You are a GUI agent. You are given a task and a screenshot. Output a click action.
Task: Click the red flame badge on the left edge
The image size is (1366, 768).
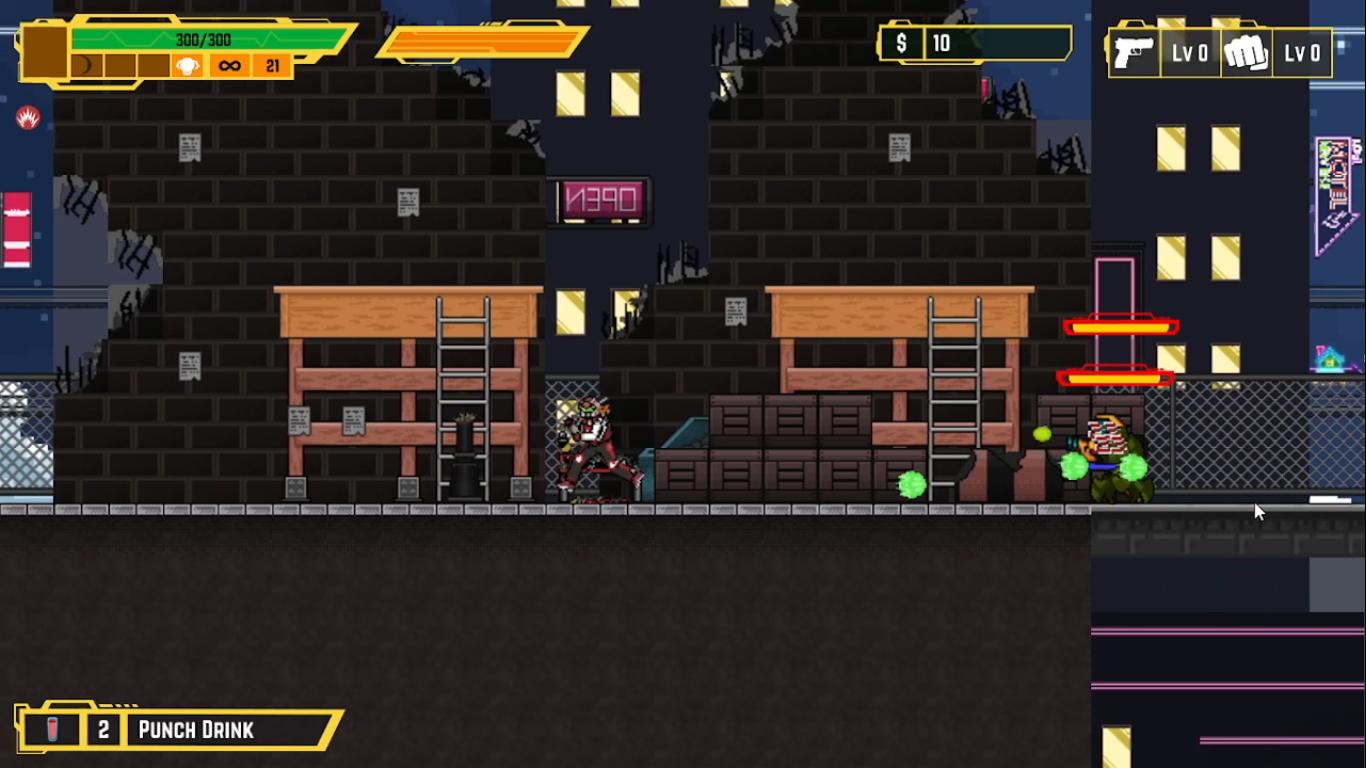[x=30, y=117]
